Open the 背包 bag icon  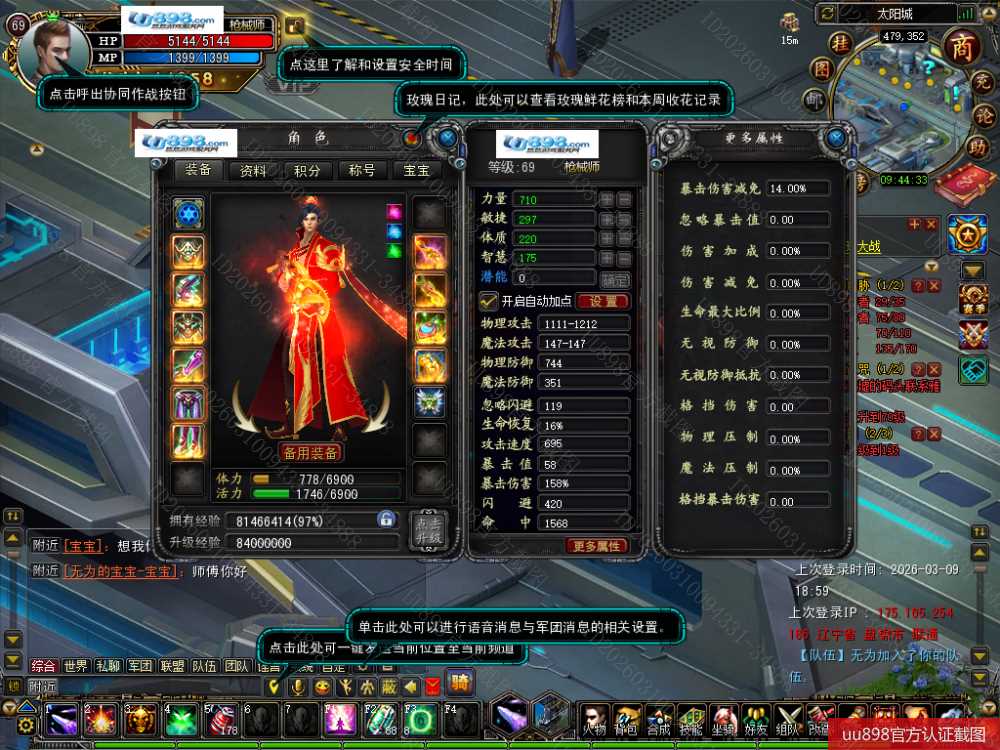tap(629, 720)
